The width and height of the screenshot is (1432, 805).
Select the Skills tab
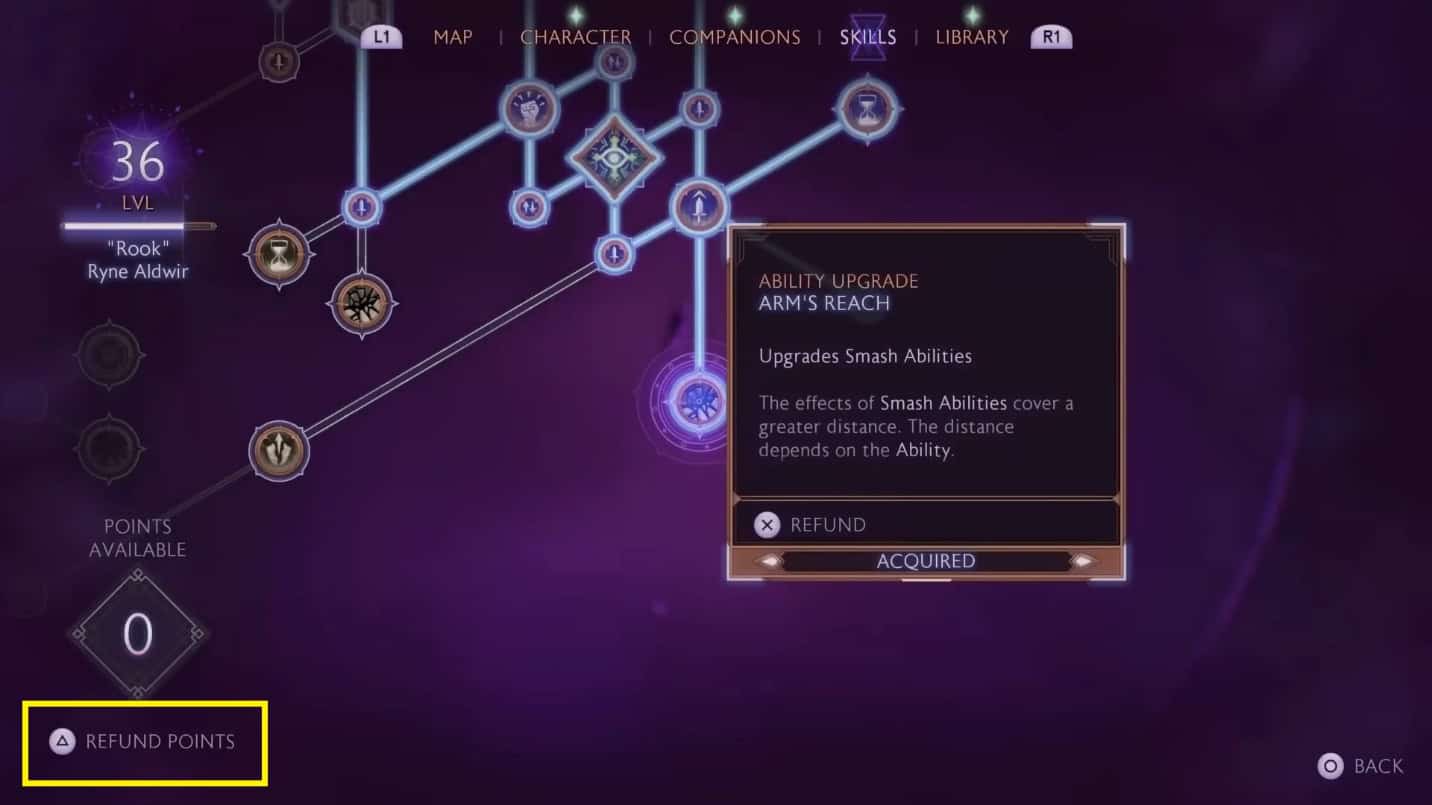click(867, 38)
